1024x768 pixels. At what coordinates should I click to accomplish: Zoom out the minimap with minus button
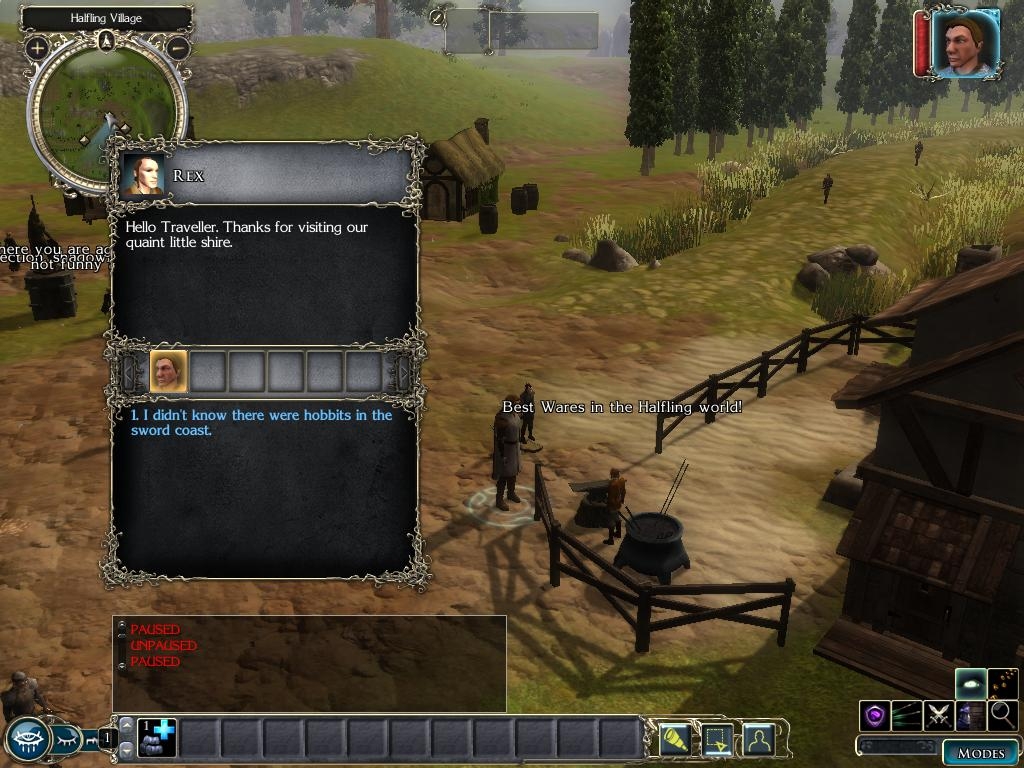tap(178, 47)
